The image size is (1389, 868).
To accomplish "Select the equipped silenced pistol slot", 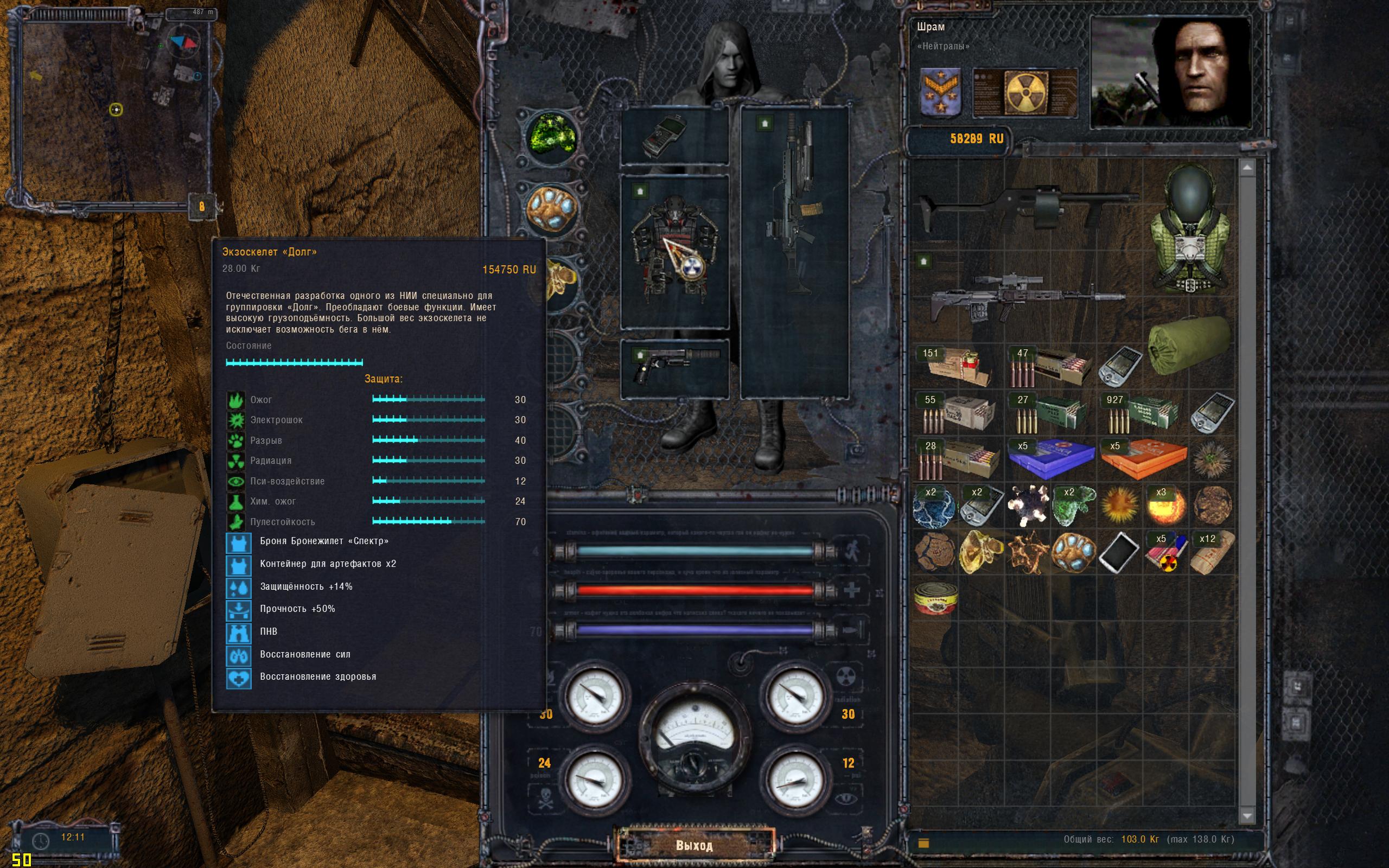I will [x=674, y=367].
